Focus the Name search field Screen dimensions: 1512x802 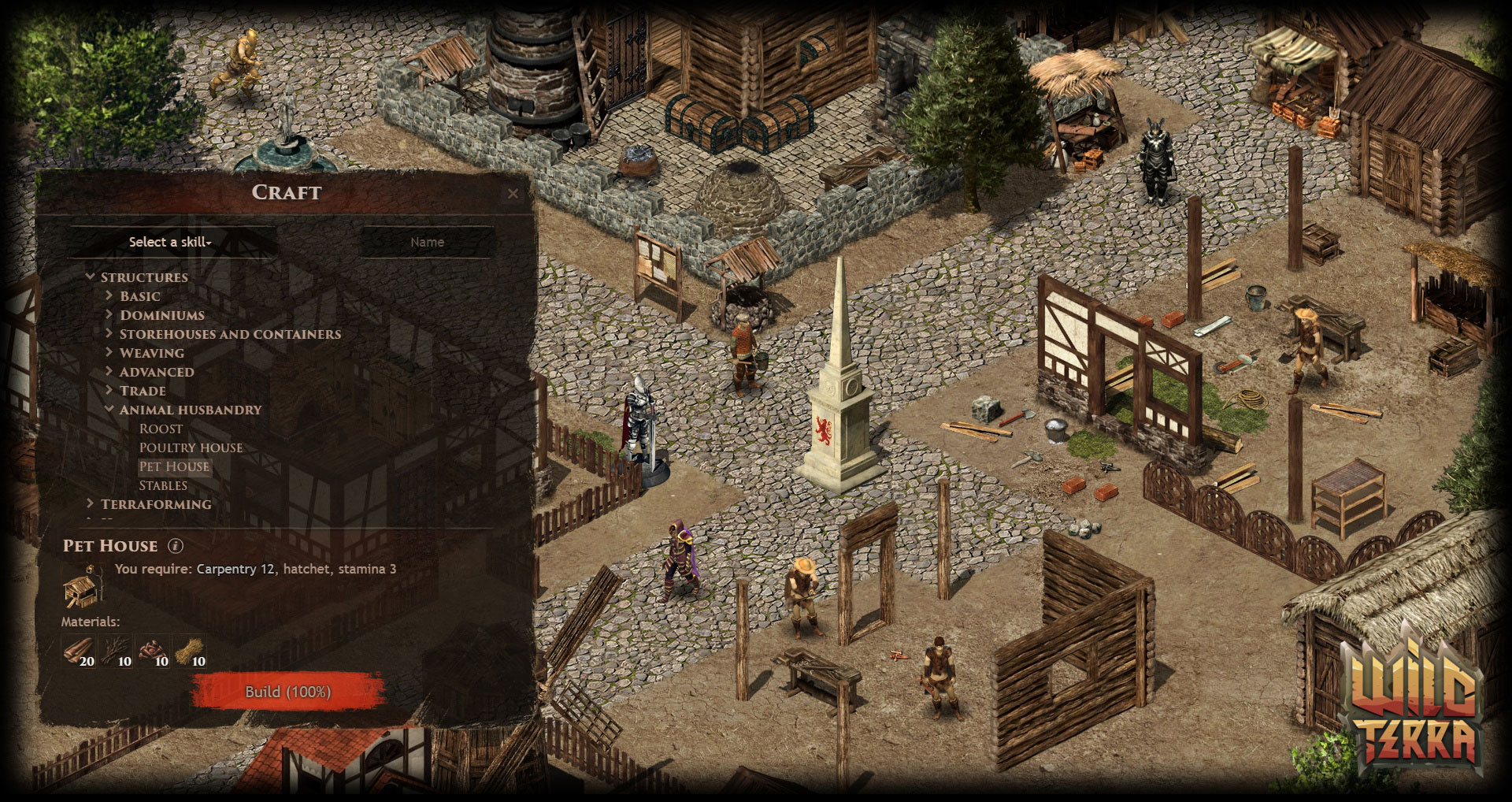[427, 242]
